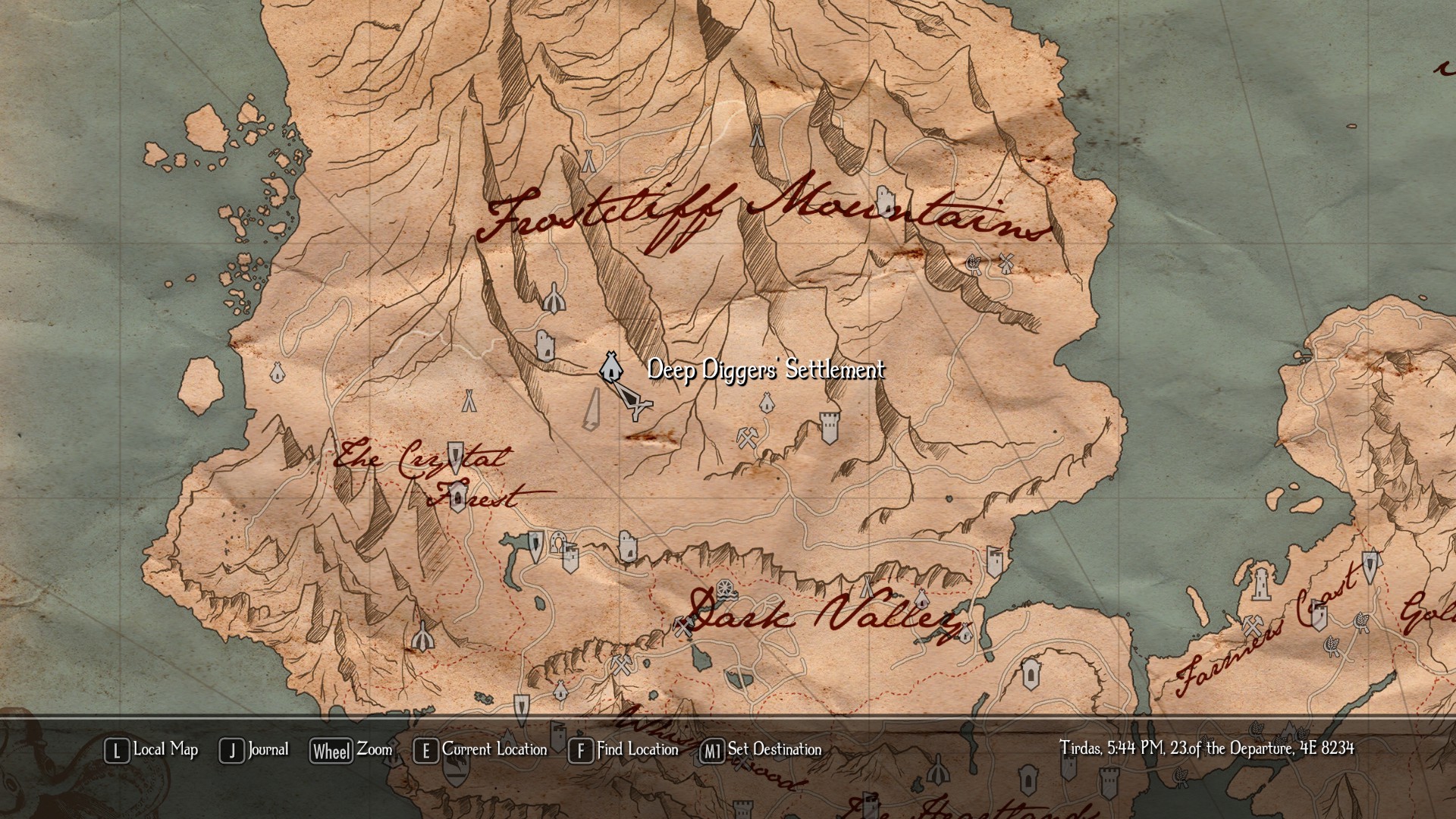Select the lighthouse map marker
The height and width of the screenshot is (819, 1456).
click(x=1260, y=582)
